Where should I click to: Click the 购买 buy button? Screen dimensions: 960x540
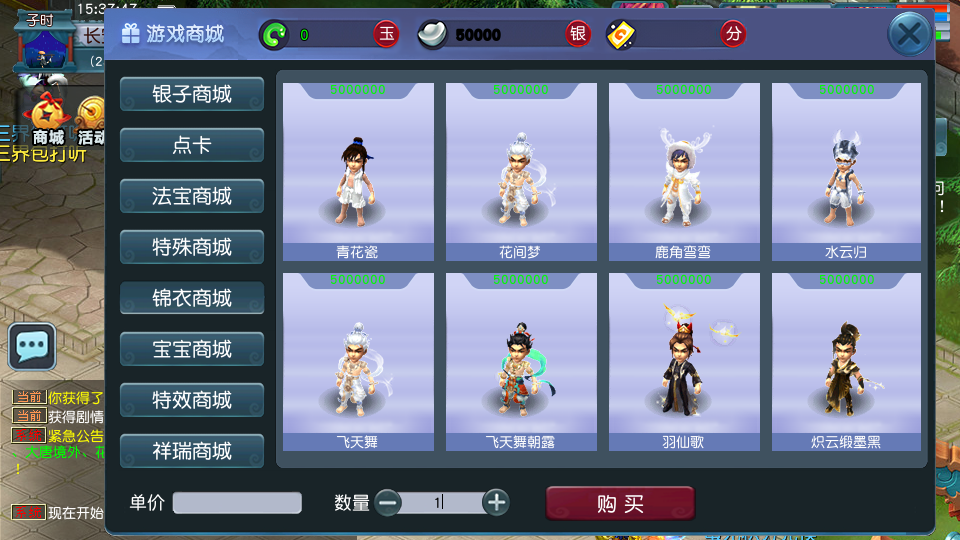(x=620, y=504)
